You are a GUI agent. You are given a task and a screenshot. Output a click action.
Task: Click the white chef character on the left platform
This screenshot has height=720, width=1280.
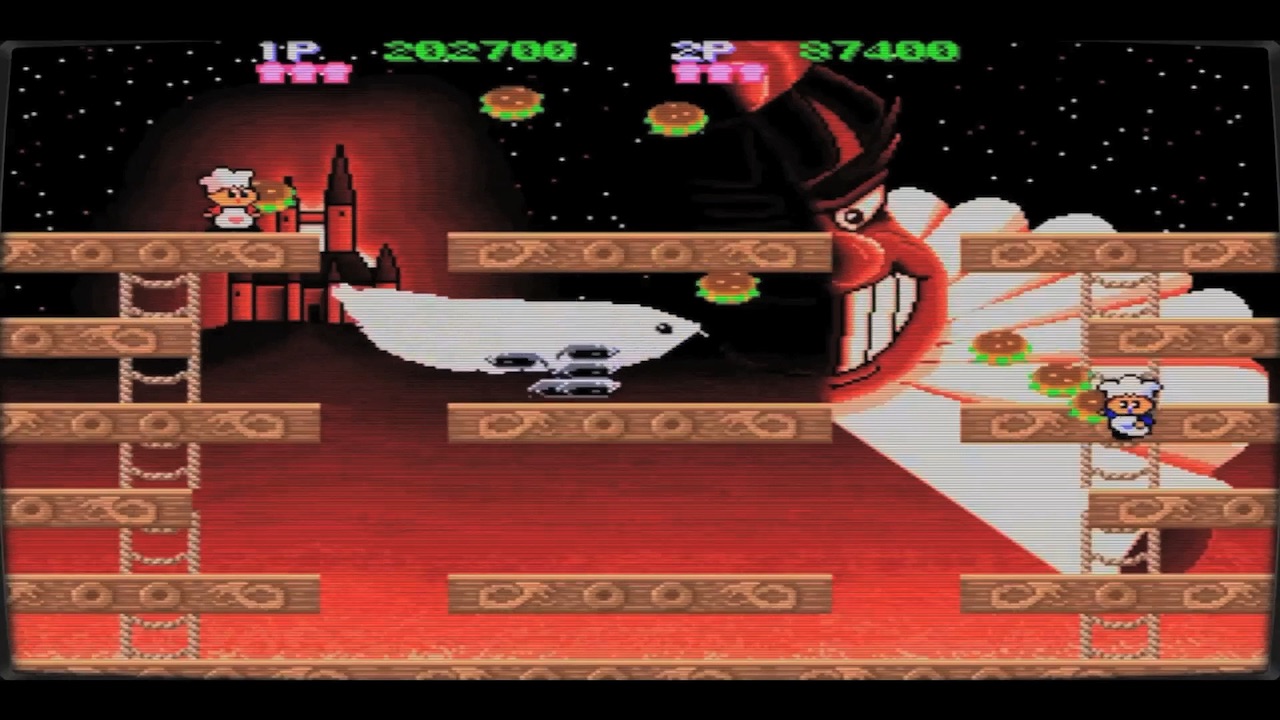coord(228,198)
